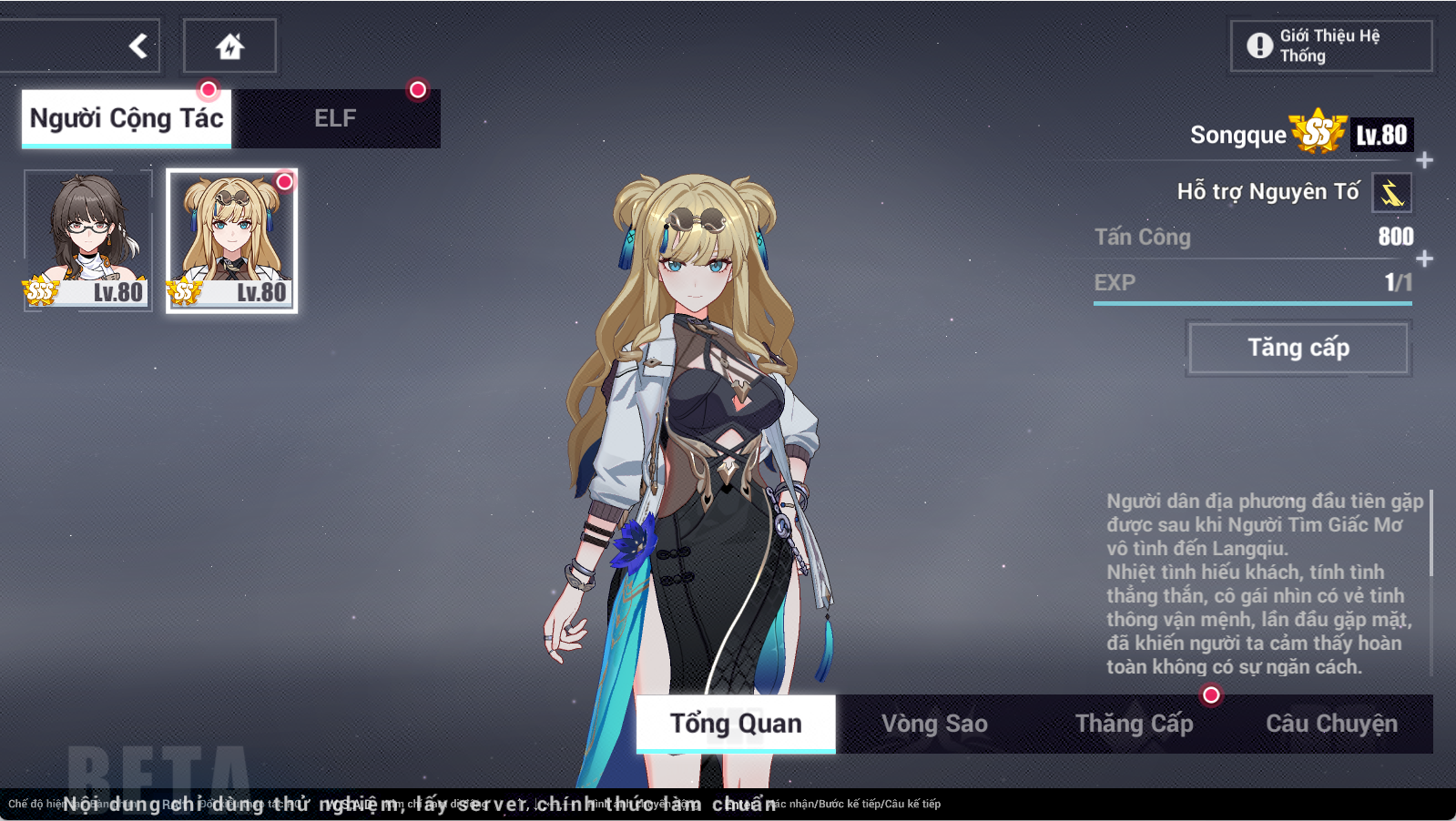Open the Câu Chuyện tab
Viewport: 1456px width, 821px height.
(x=1332, y=724)
